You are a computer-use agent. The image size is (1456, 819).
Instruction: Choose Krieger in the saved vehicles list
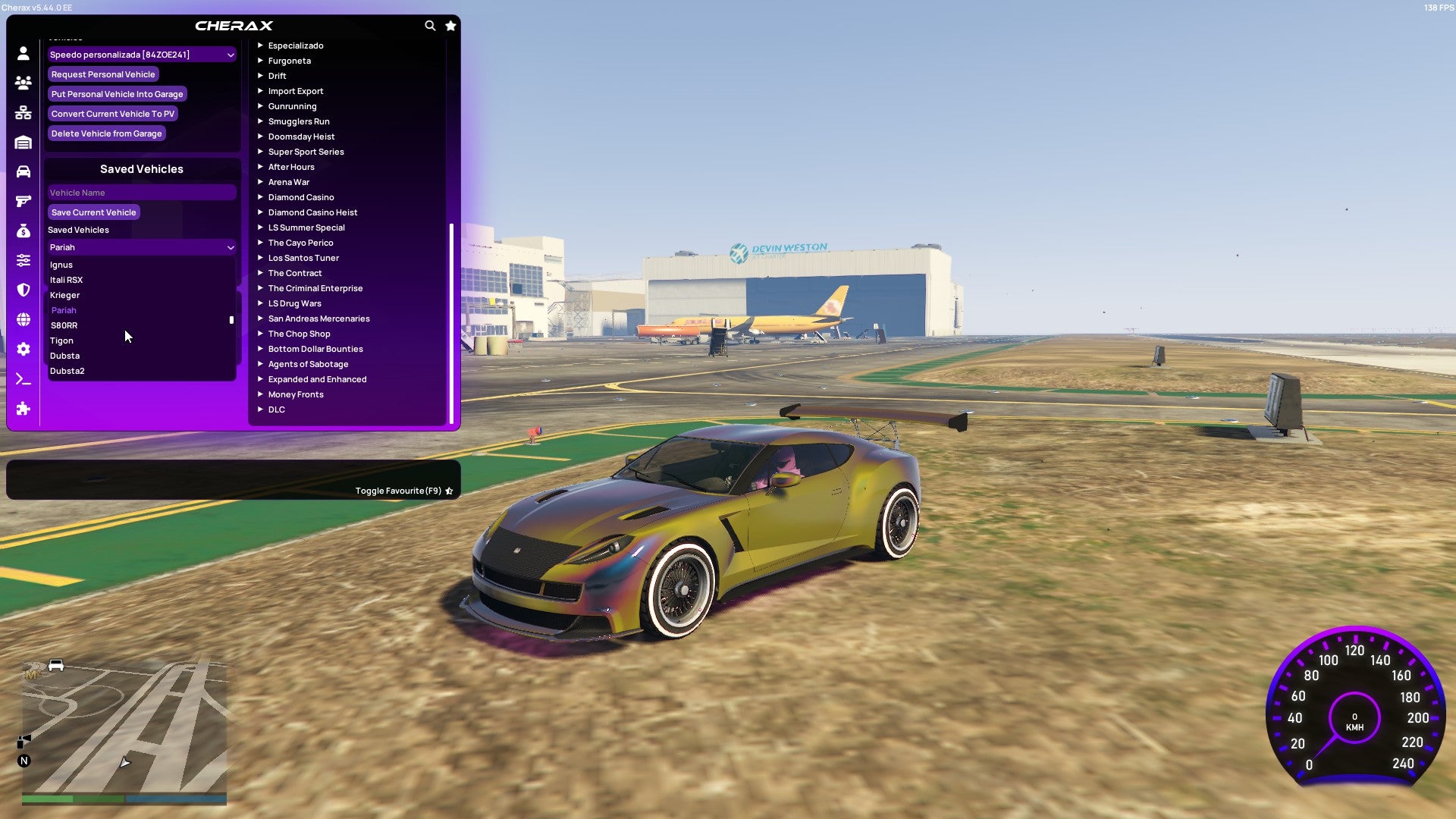click(64, 295)
